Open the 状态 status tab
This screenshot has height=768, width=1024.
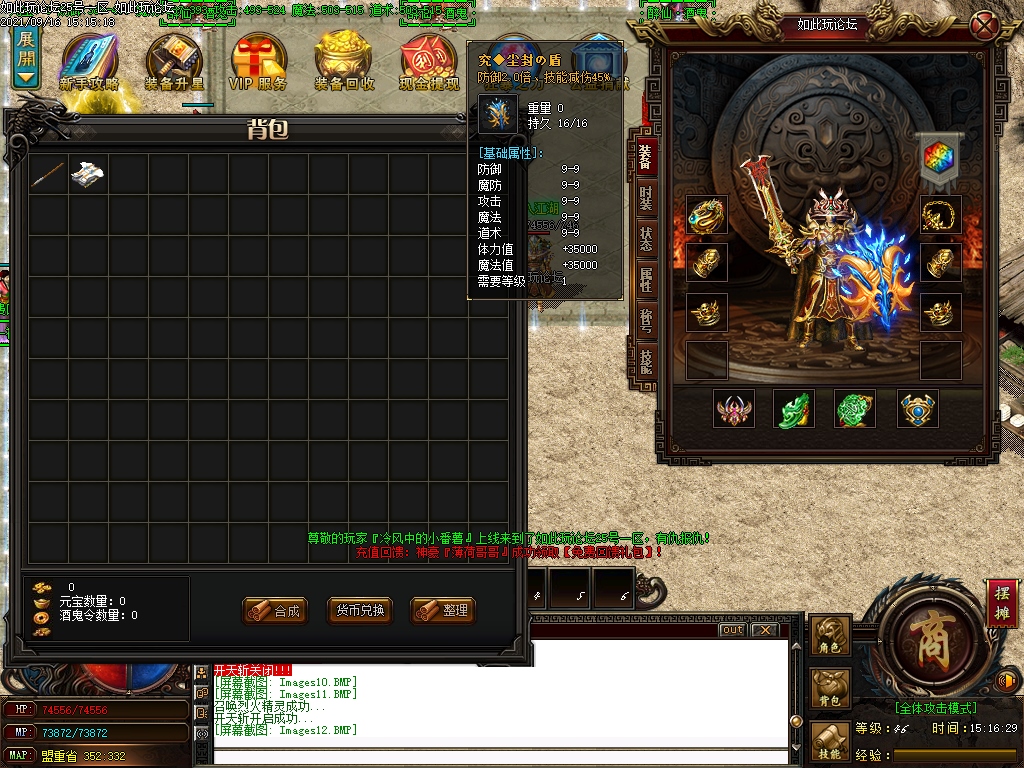(x=645, y=239)
